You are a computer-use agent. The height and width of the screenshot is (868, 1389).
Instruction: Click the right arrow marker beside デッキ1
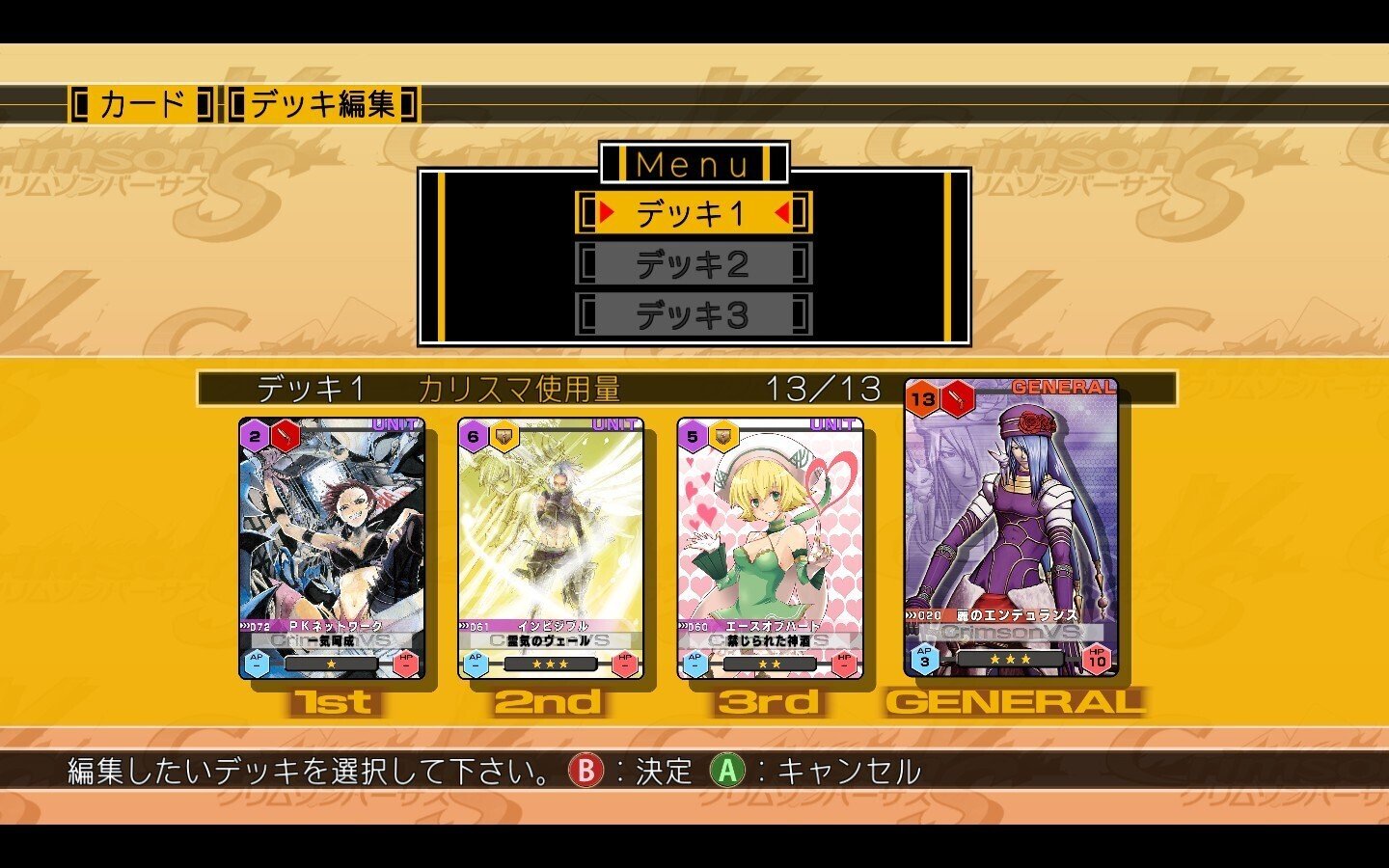tap(783, 215)
